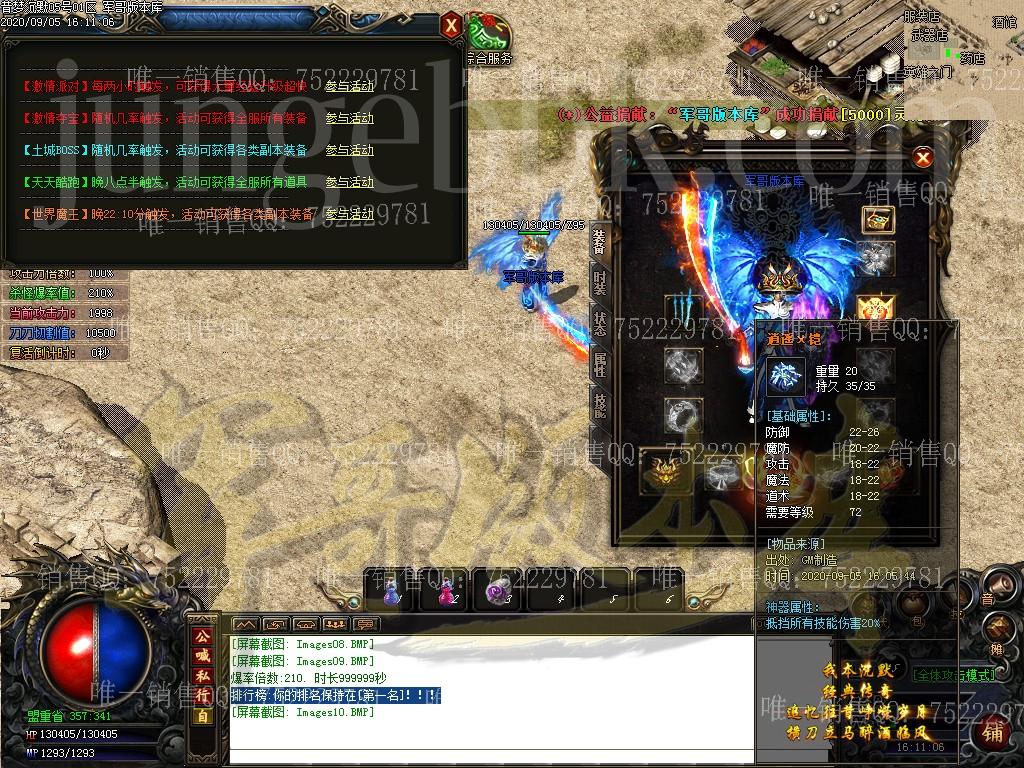This screenshot has height=768, width=1024.
Task: Join the 世界魔王 event via 参与活动
Action: click(x=349, y=214)
